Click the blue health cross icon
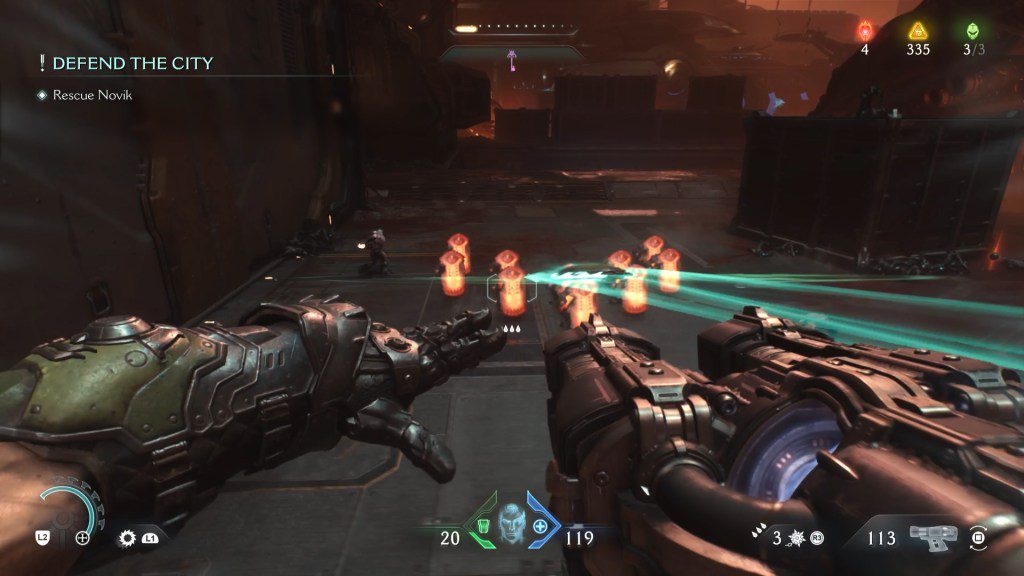 540,525
